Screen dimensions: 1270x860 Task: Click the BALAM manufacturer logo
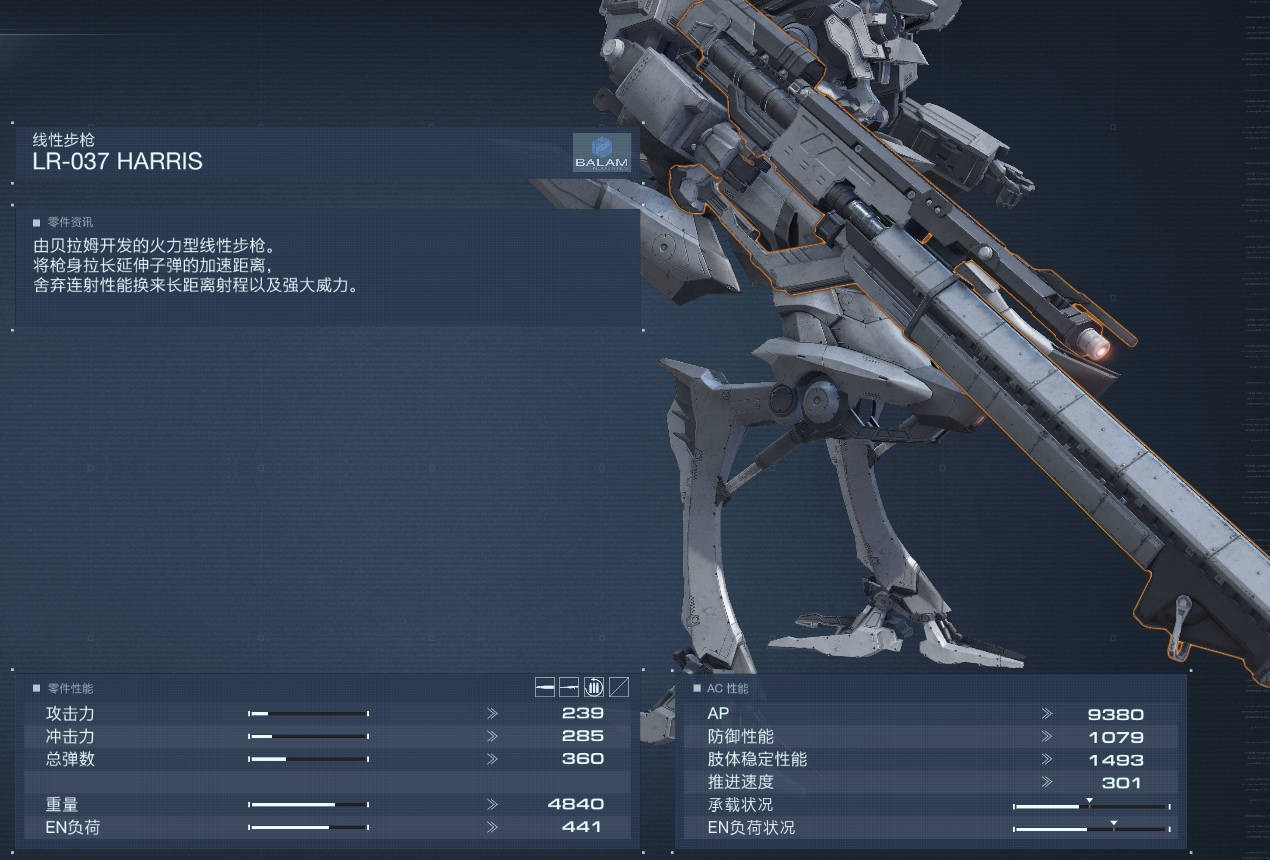coord(601,153)
